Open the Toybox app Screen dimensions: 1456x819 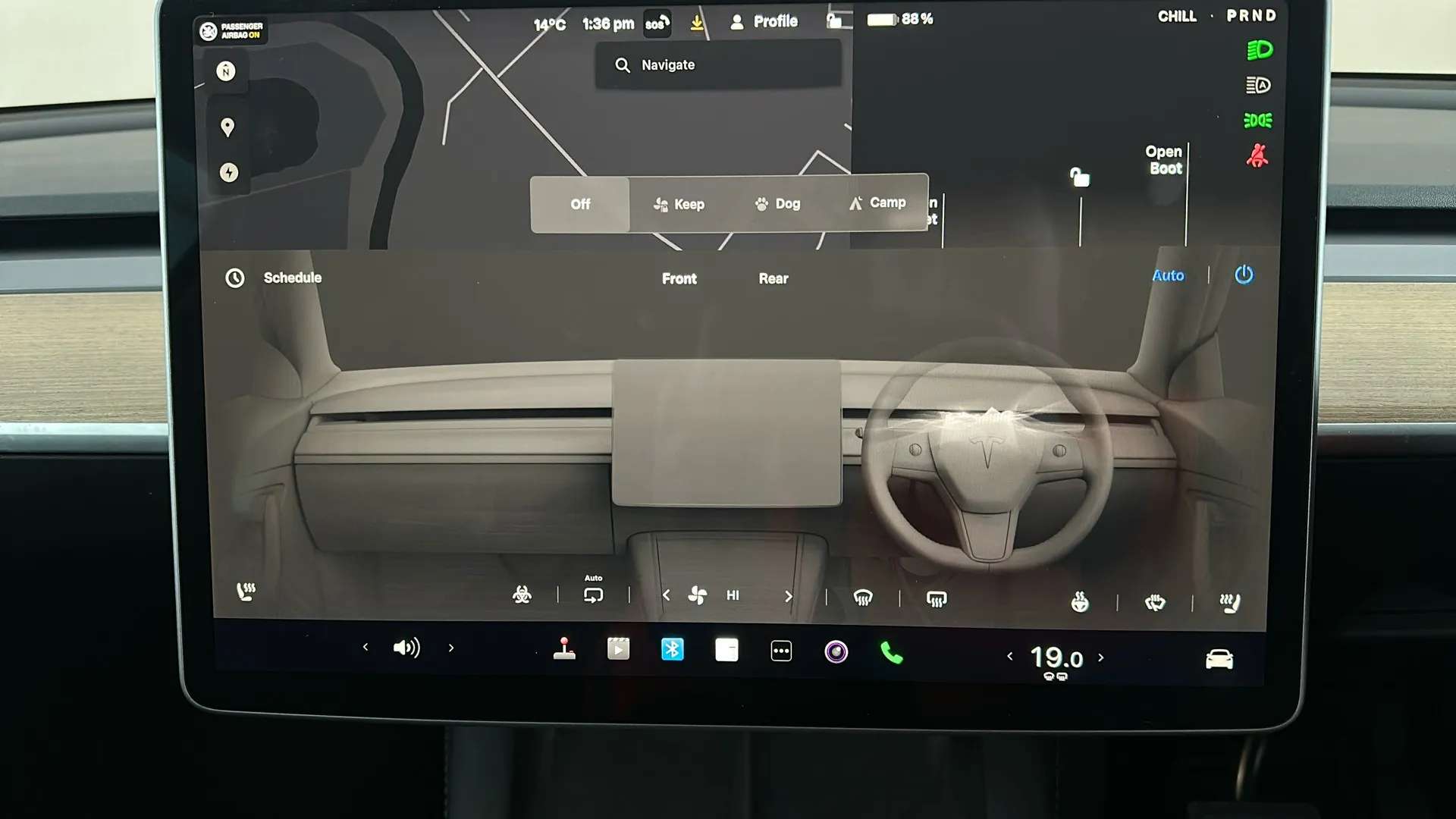pyautogui.click(x=565, y=650)
